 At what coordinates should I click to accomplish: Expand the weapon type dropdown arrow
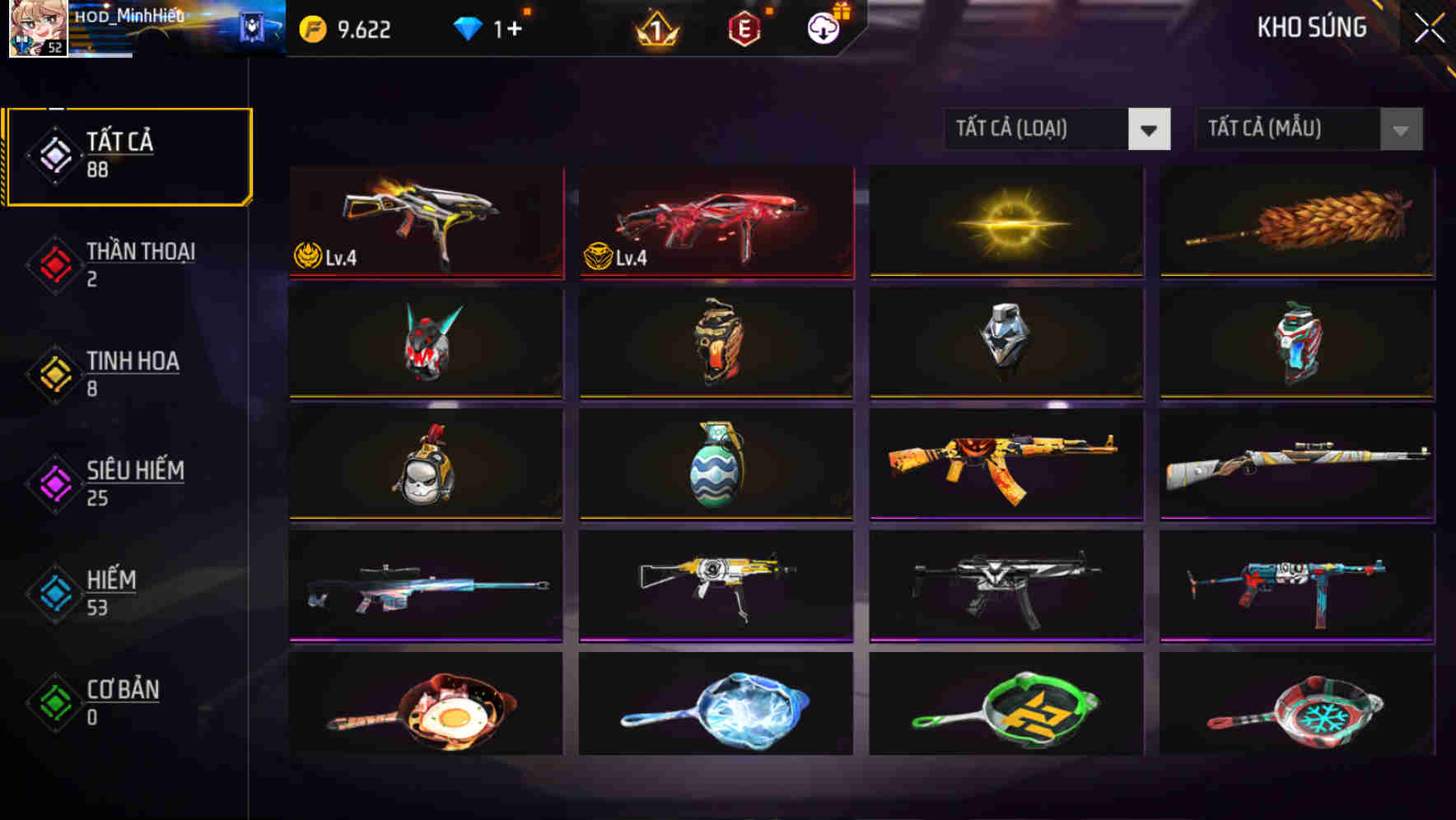tap(1150, 129)
